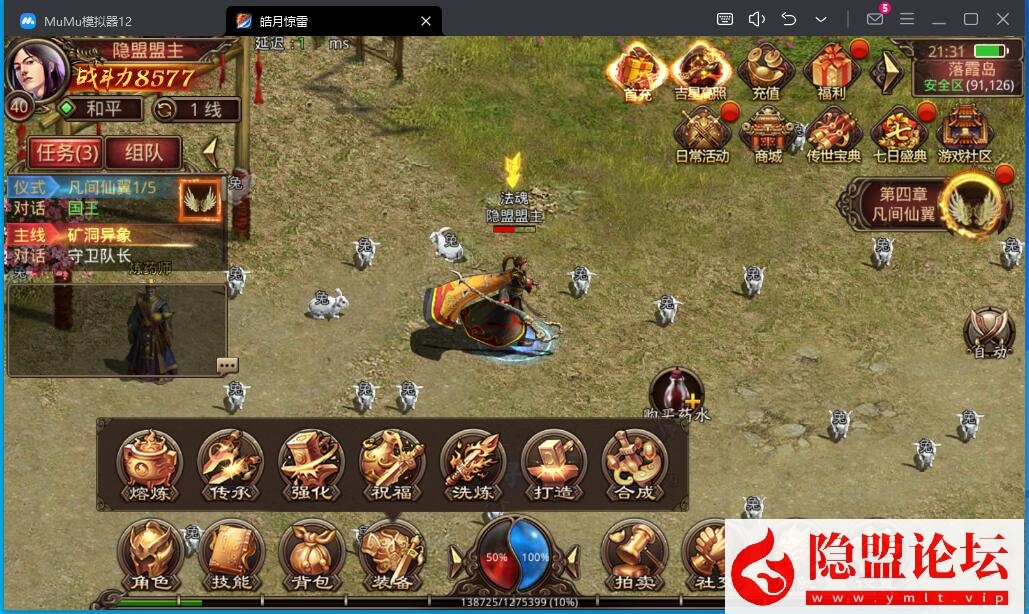Close the 皓月惊雷 emulator tab
This screenshot has width=1029, height=614.
426,20
